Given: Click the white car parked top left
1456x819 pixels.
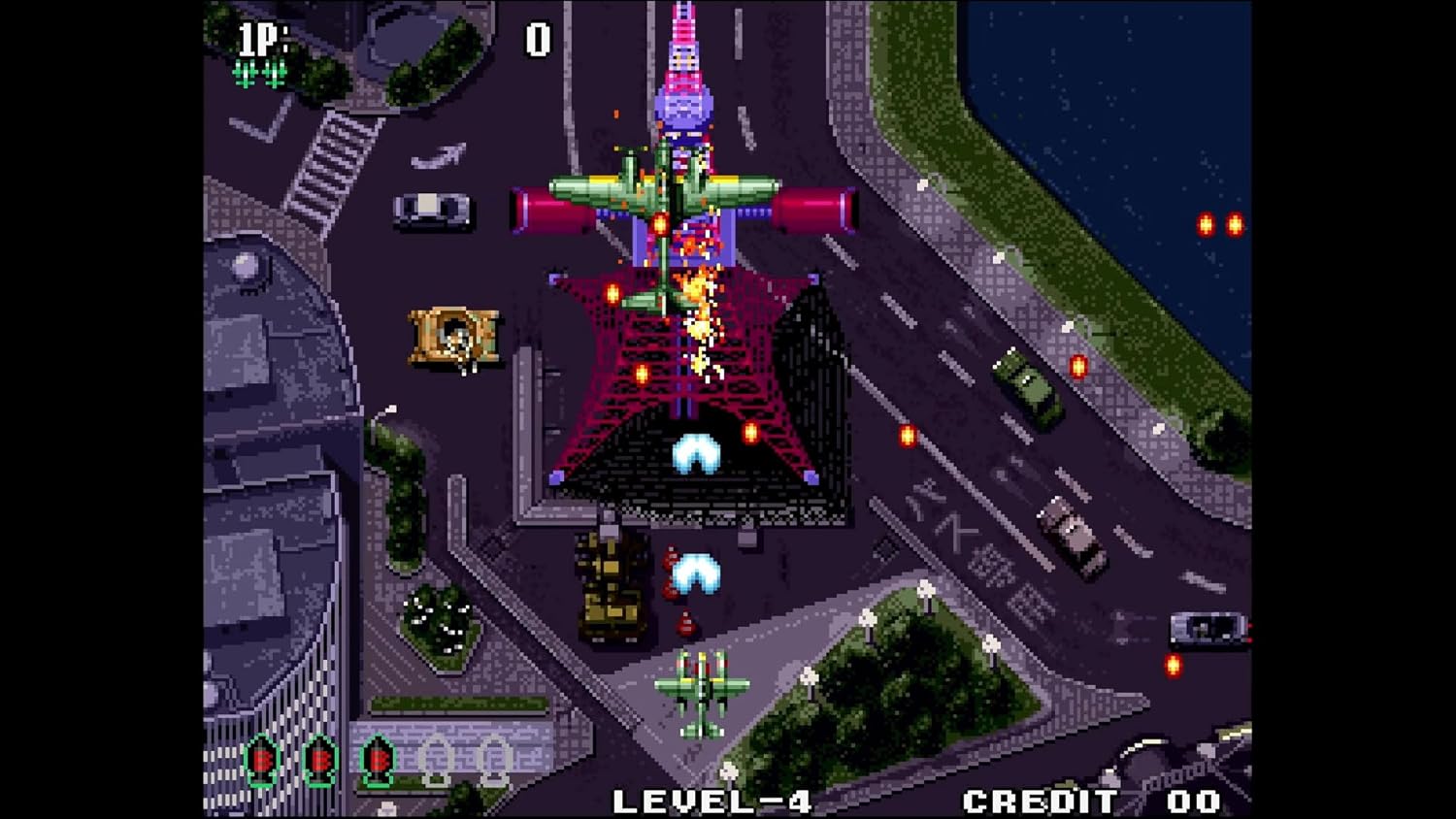Looking at the screenshot, I should tap(430, 210).
